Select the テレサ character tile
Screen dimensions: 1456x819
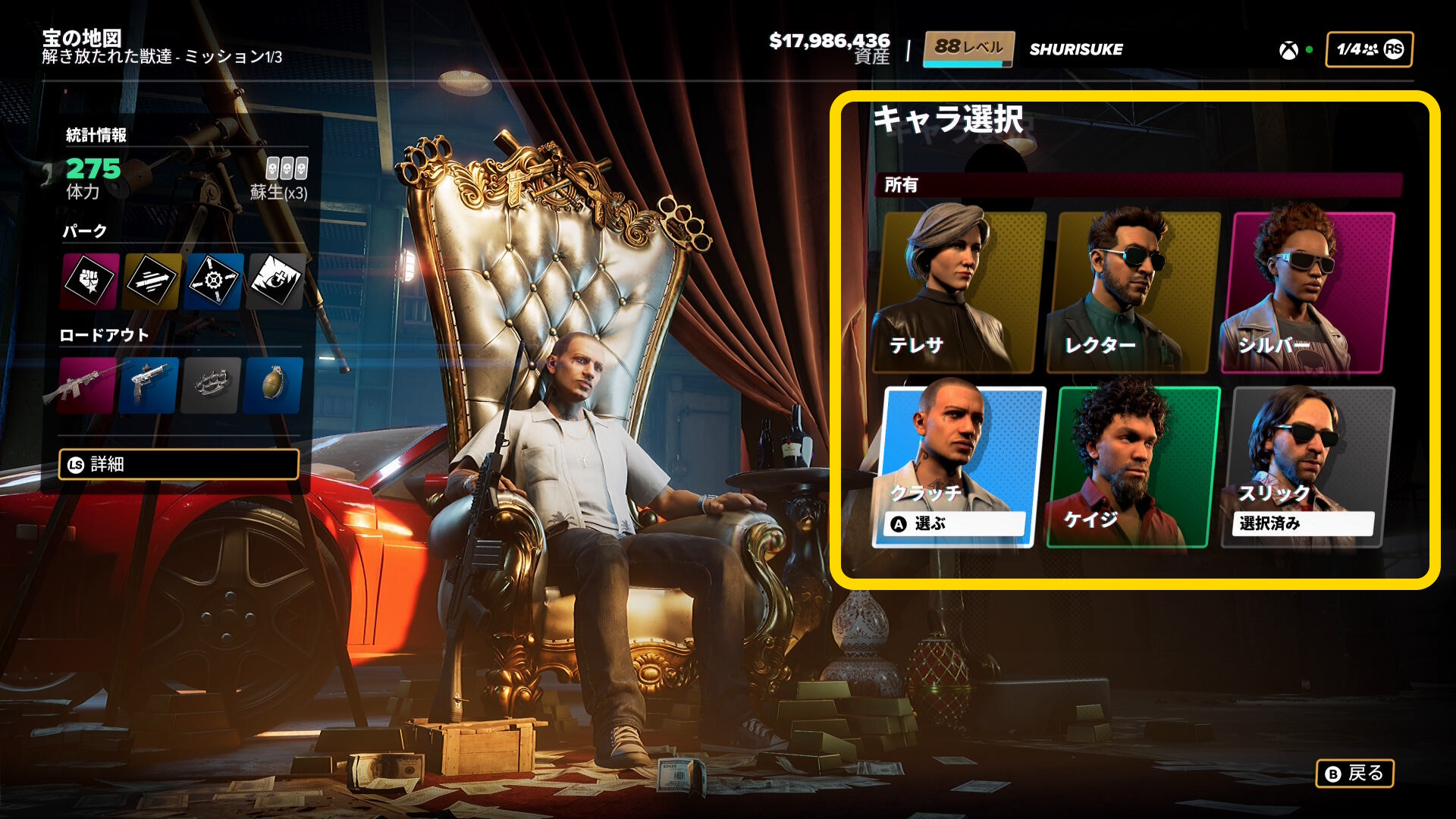click(959, 292)
